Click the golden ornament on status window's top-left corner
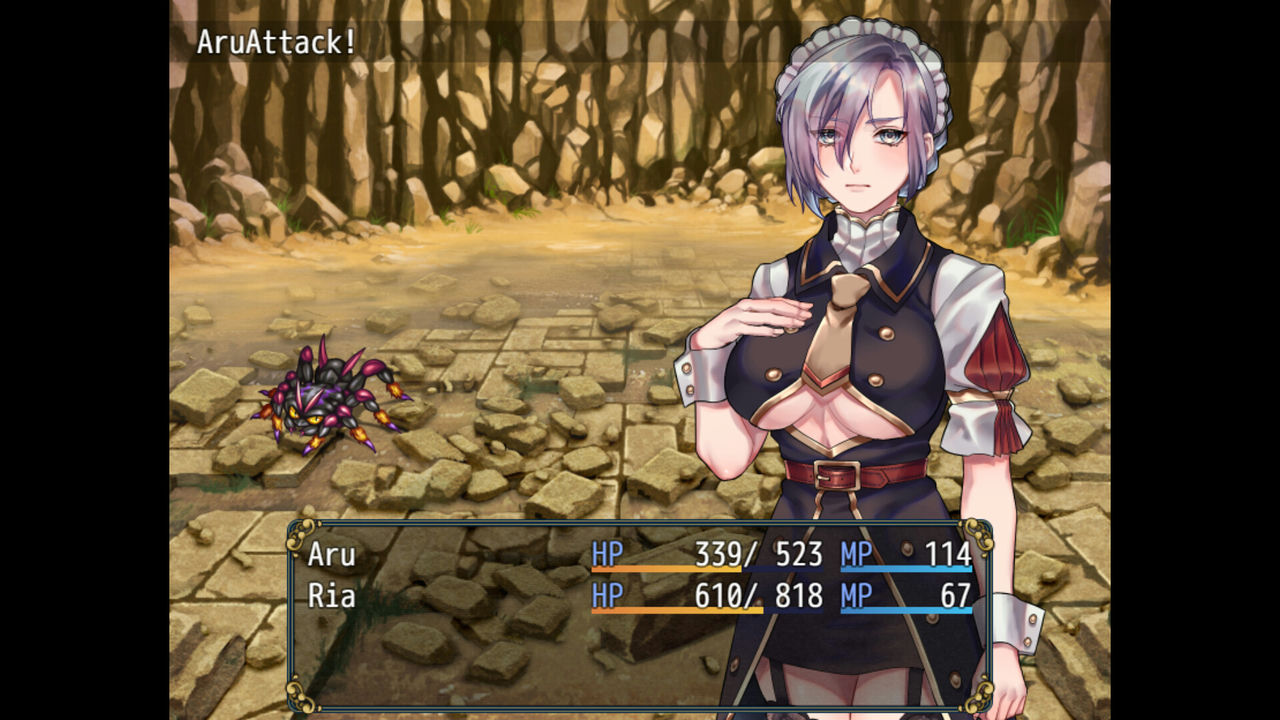This screenshot has height=720, width=1280. tap(299, 532)
